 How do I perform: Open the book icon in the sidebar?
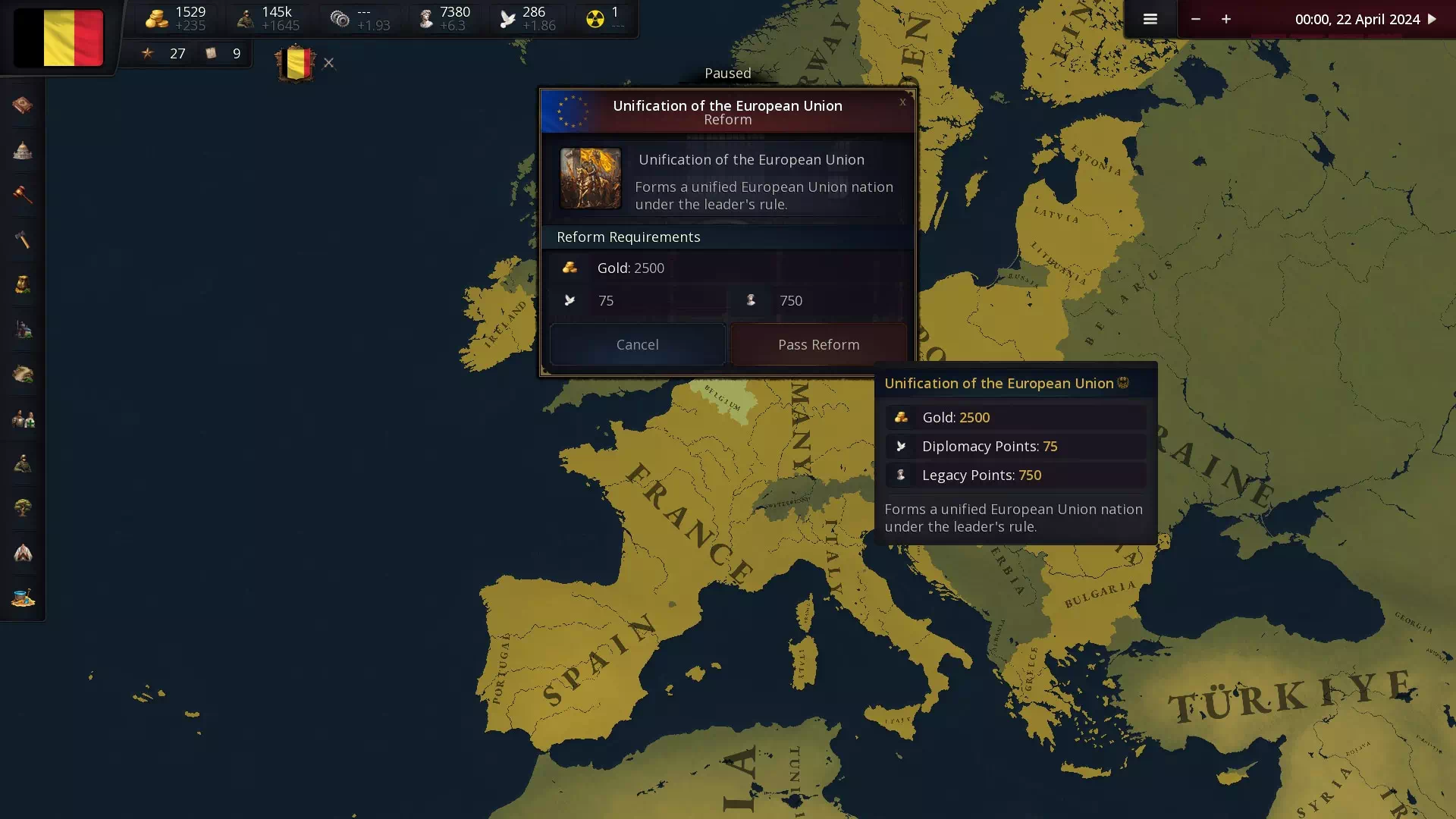click(x=23, y=105)
